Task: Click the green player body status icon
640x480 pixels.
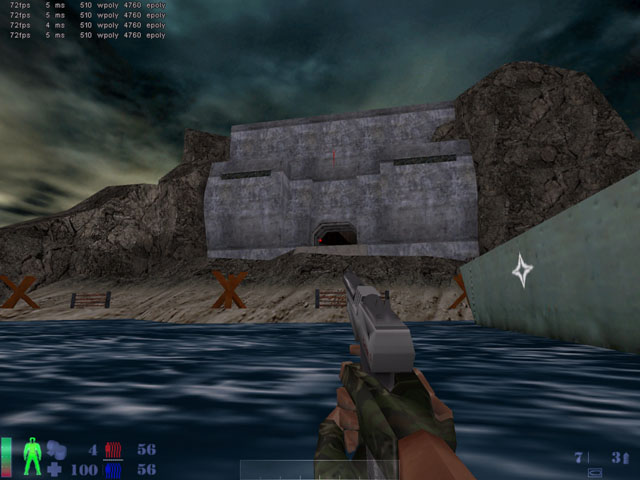Action: [x=31, y=458]
